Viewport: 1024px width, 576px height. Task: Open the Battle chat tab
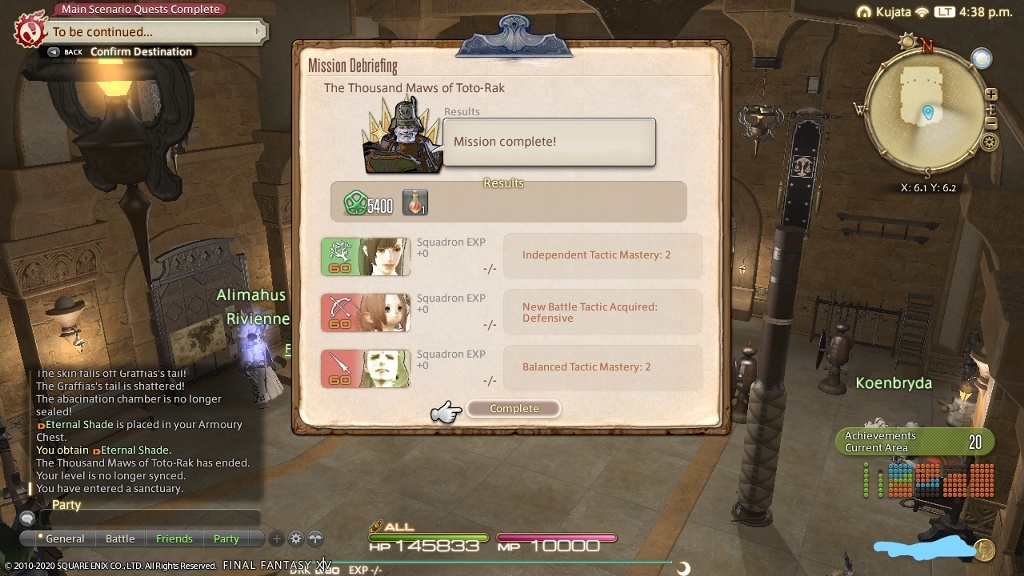pos(120,539)
